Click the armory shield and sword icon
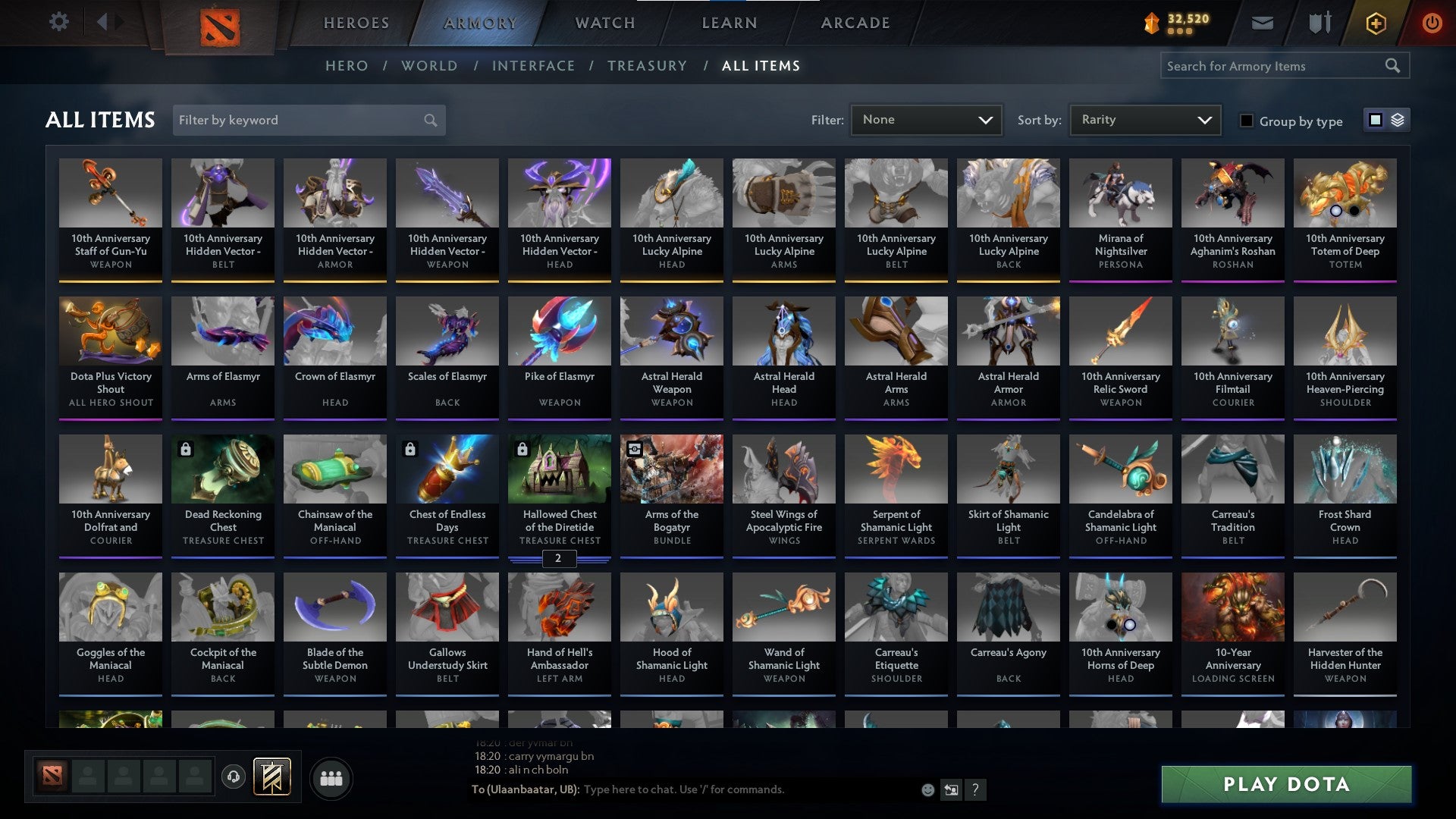The image size is (1456, 819). (1319, 23)
